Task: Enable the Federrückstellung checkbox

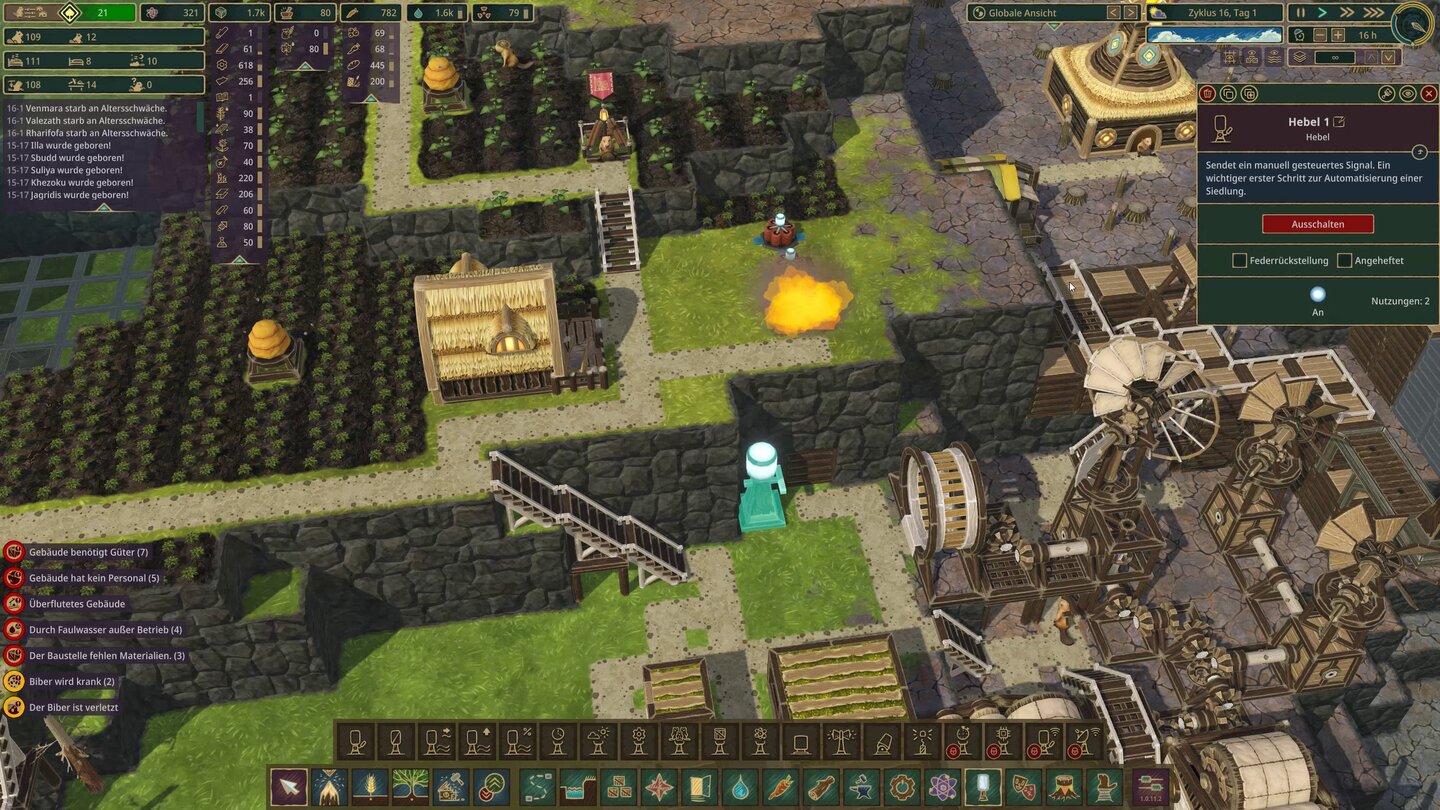Action: pos(1239,260)
